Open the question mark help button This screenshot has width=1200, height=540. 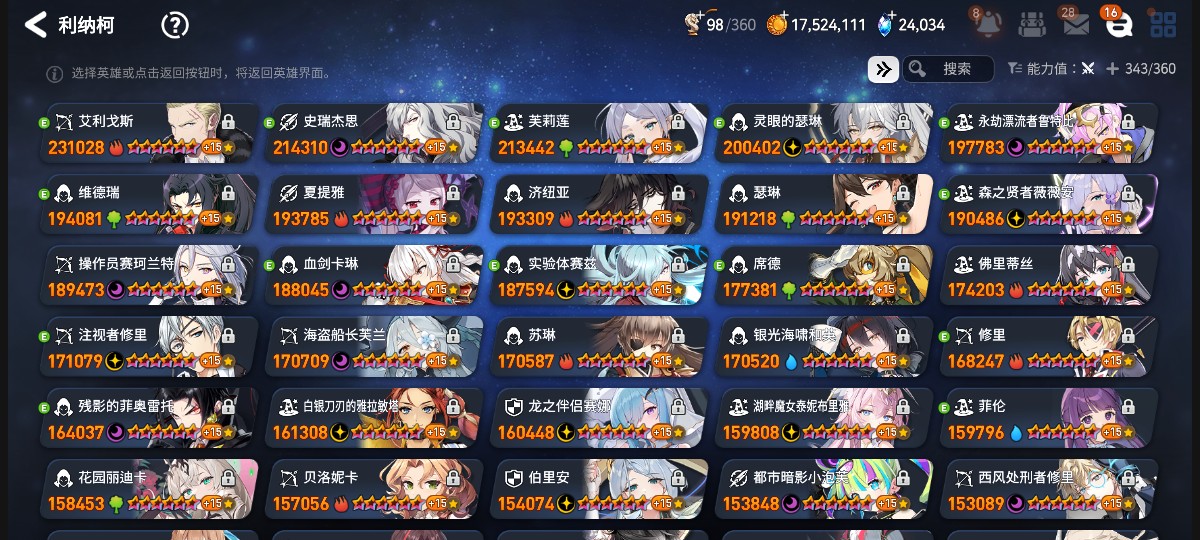point(175,25)
